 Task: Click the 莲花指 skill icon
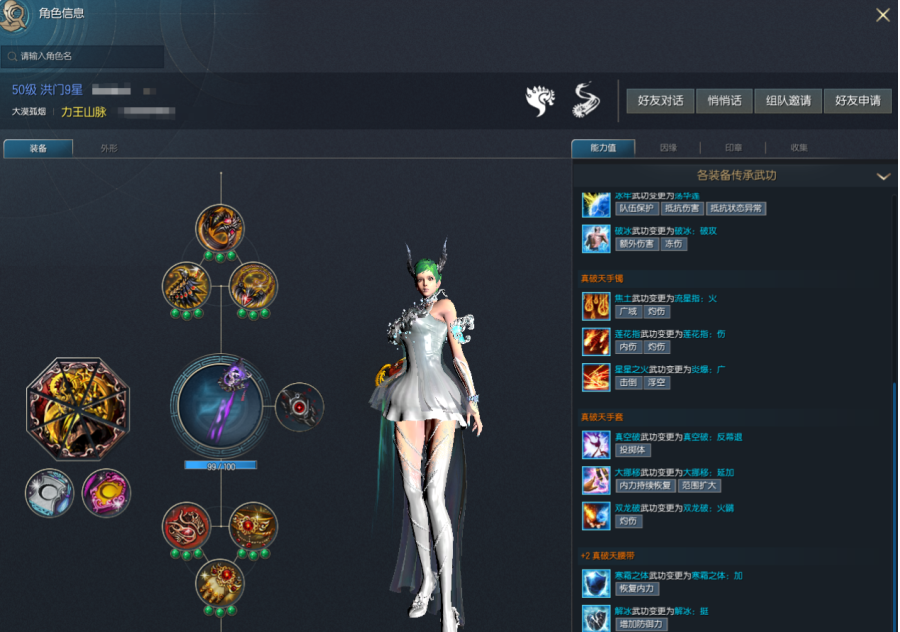[596, 341]
